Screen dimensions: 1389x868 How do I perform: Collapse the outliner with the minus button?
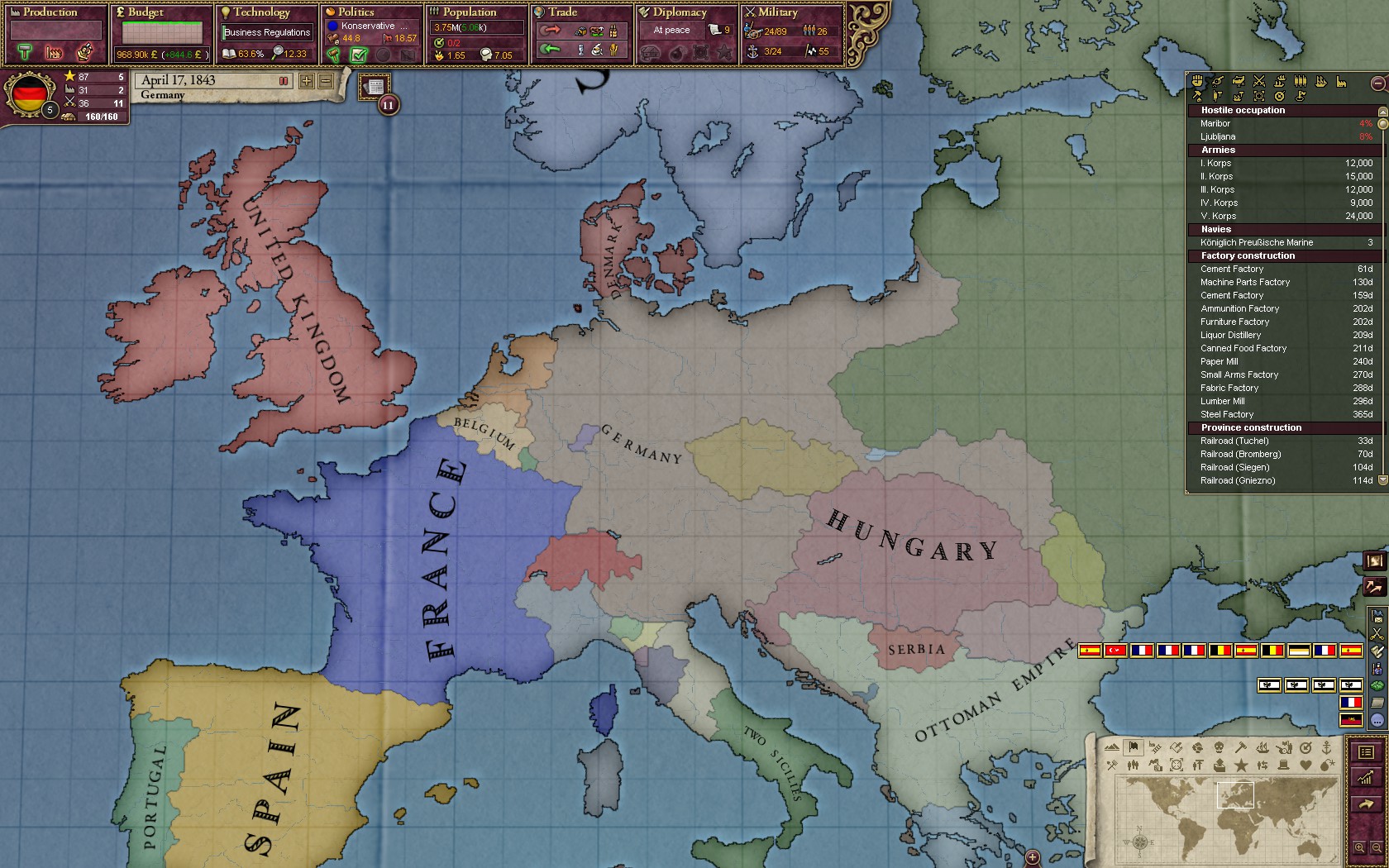coord(1377,83)
